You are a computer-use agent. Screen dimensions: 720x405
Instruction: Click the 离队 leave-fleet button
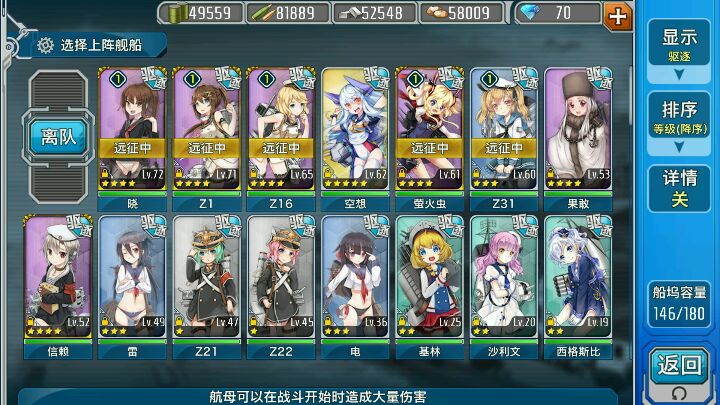[x=59, y=137]
